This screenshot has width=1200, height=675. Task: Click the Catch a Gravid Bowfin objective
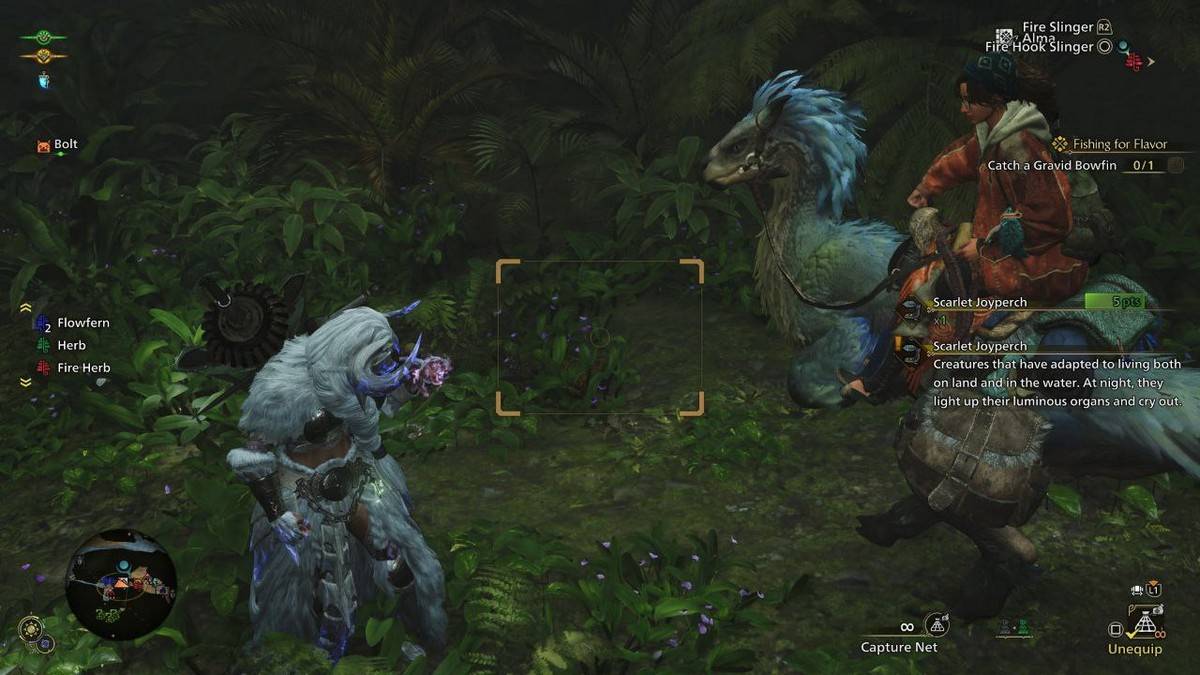pyautogui.click(x=1052, y=165)
